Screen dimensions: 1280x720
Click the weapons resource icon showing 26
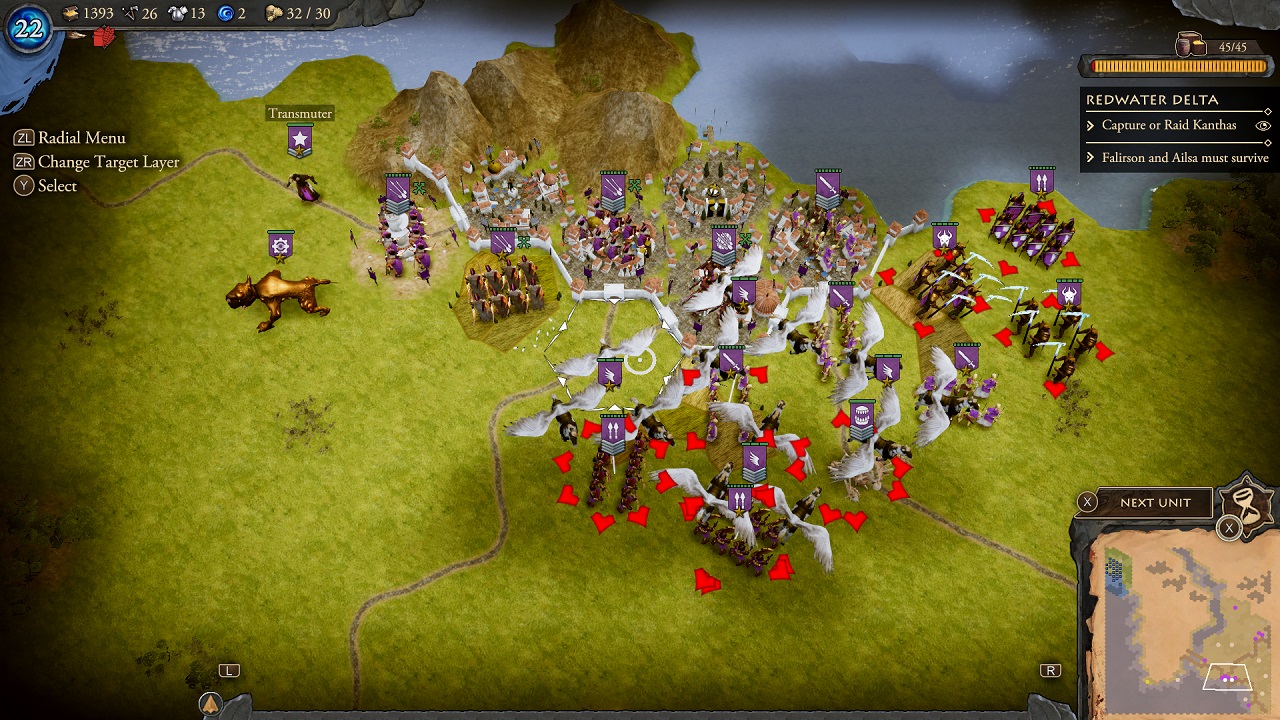[x=130, y=12]
